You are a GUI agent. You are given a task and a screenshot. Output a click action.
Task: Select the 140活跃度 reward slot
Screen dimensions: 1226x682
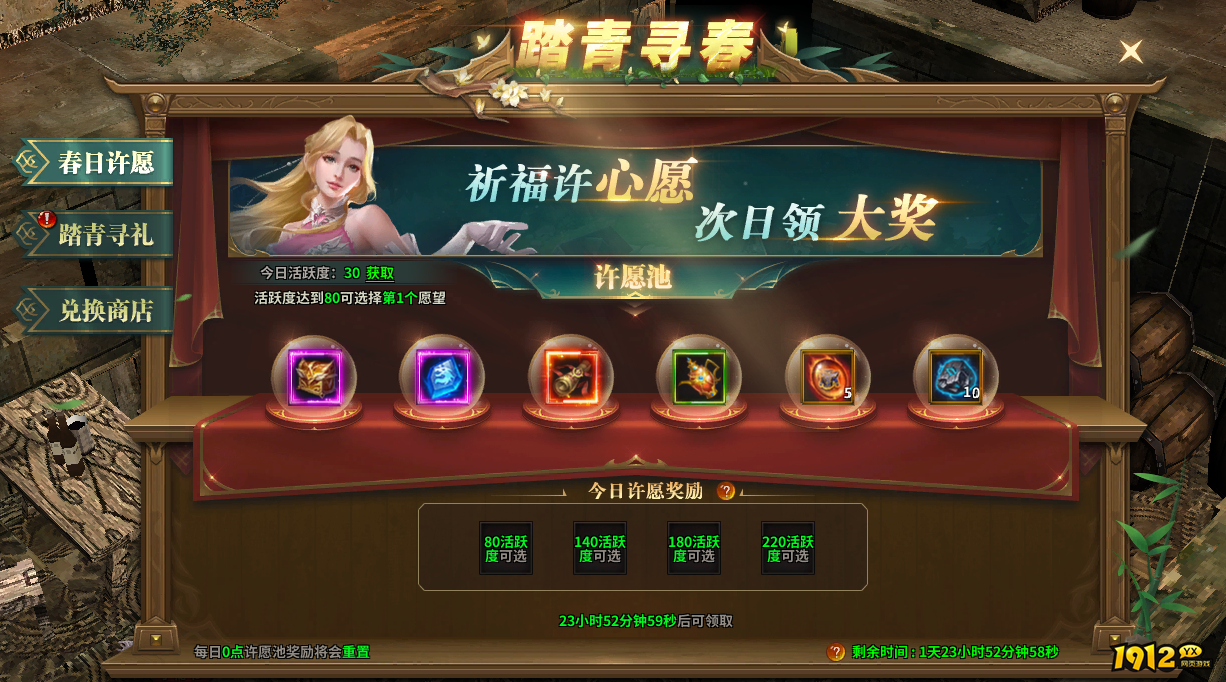(600, 548)
